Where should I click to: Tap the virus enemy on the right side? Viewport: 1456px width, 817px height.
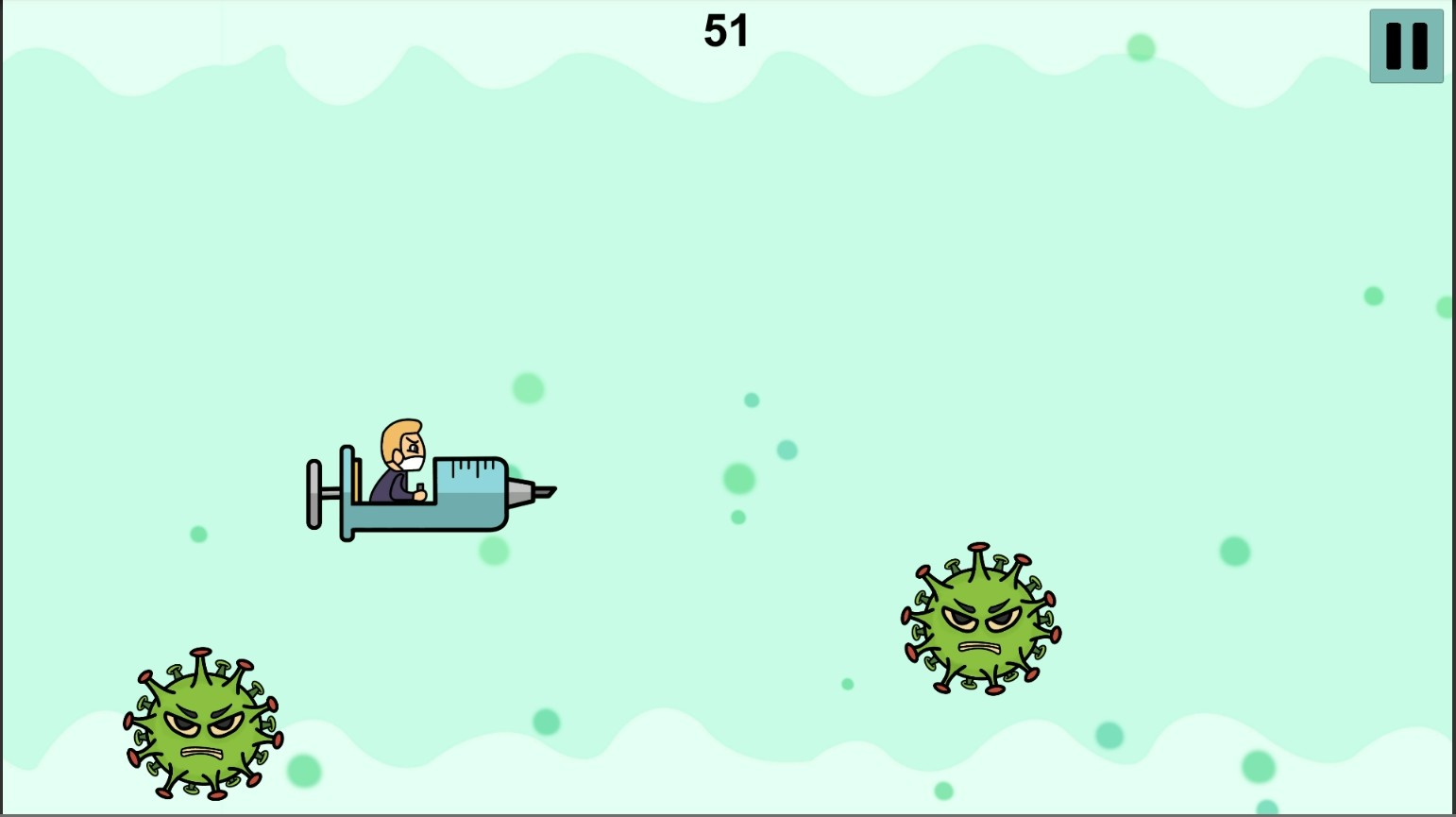(x=982, y=619)
